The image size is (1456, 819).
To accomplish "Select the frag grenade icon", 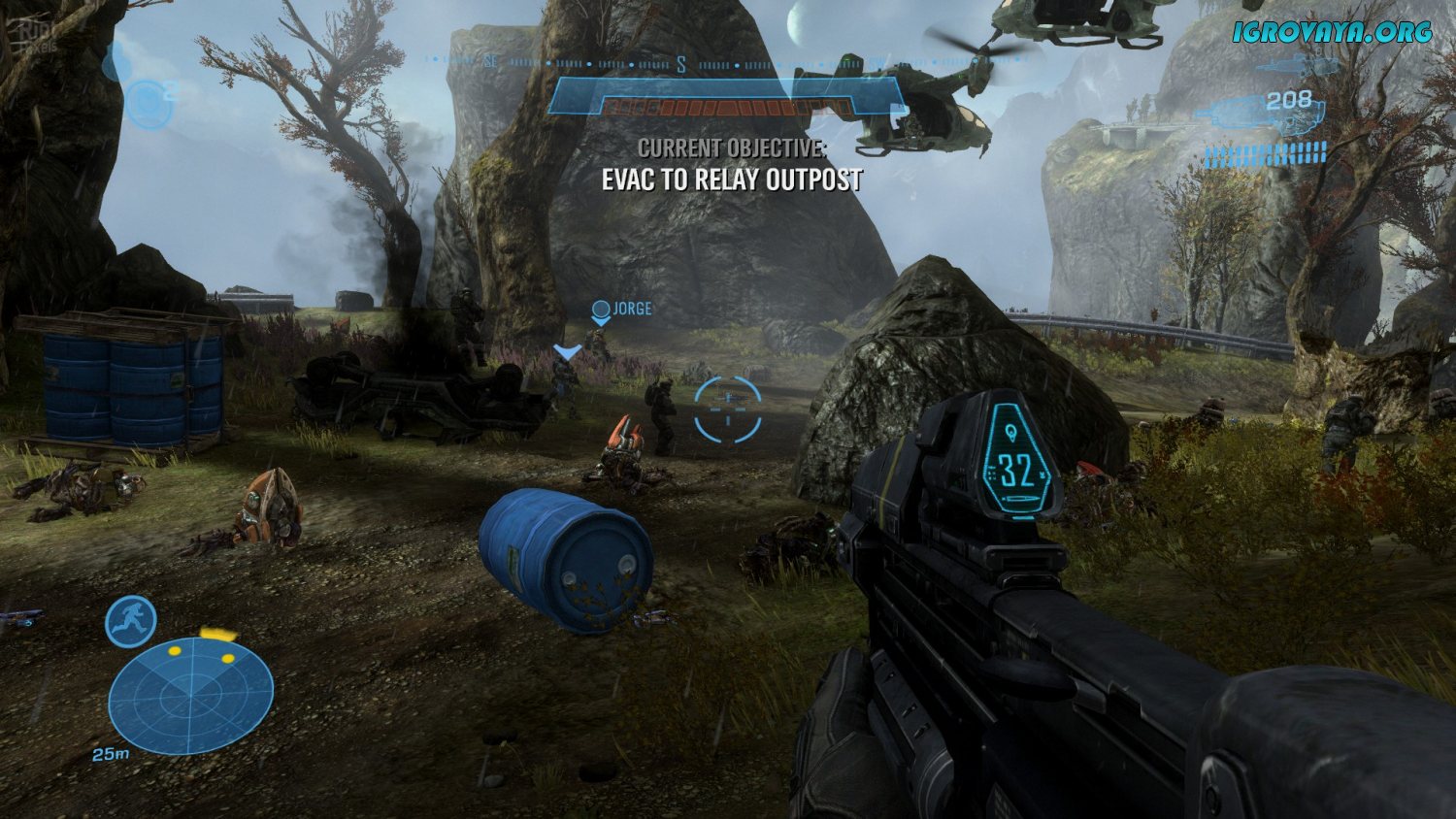I will click(x=148, y=104).
